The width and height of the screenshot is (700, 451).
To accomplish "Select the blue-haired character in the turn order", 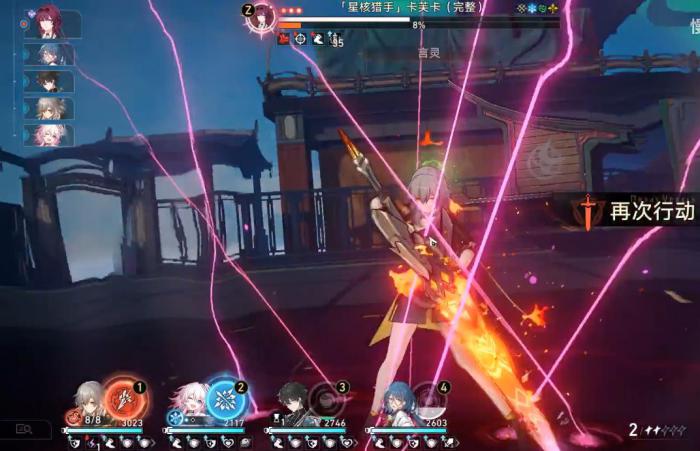I will pyautogui.click(x=52, y=54).
